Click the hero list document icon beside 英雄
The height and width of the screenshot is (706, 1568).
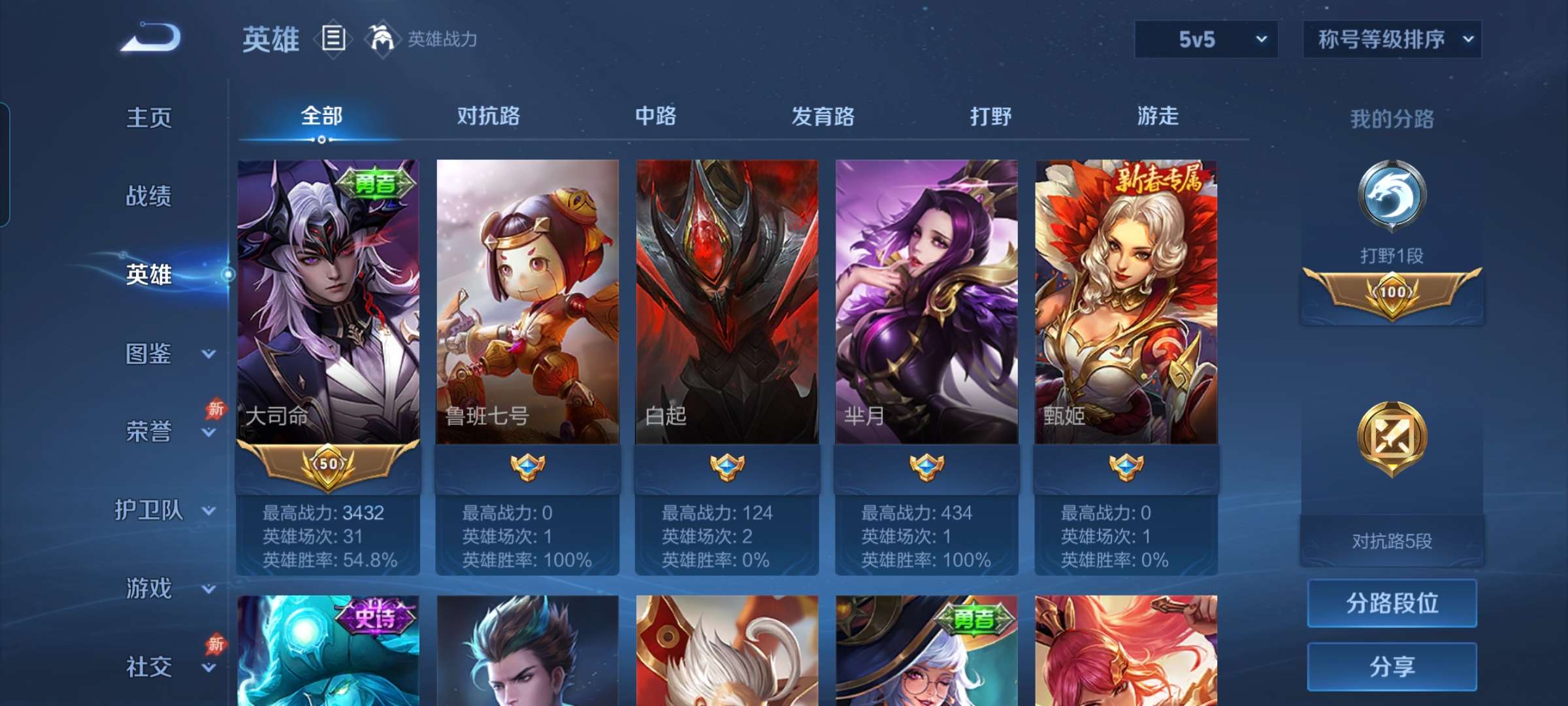pyautogui.click(x=333, y=39)
